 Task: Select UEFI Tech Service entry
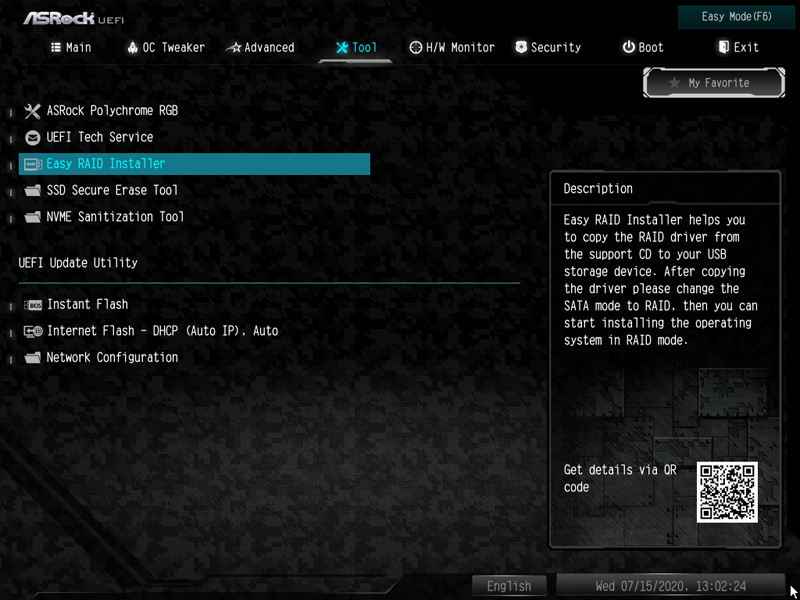coord(100,137)
